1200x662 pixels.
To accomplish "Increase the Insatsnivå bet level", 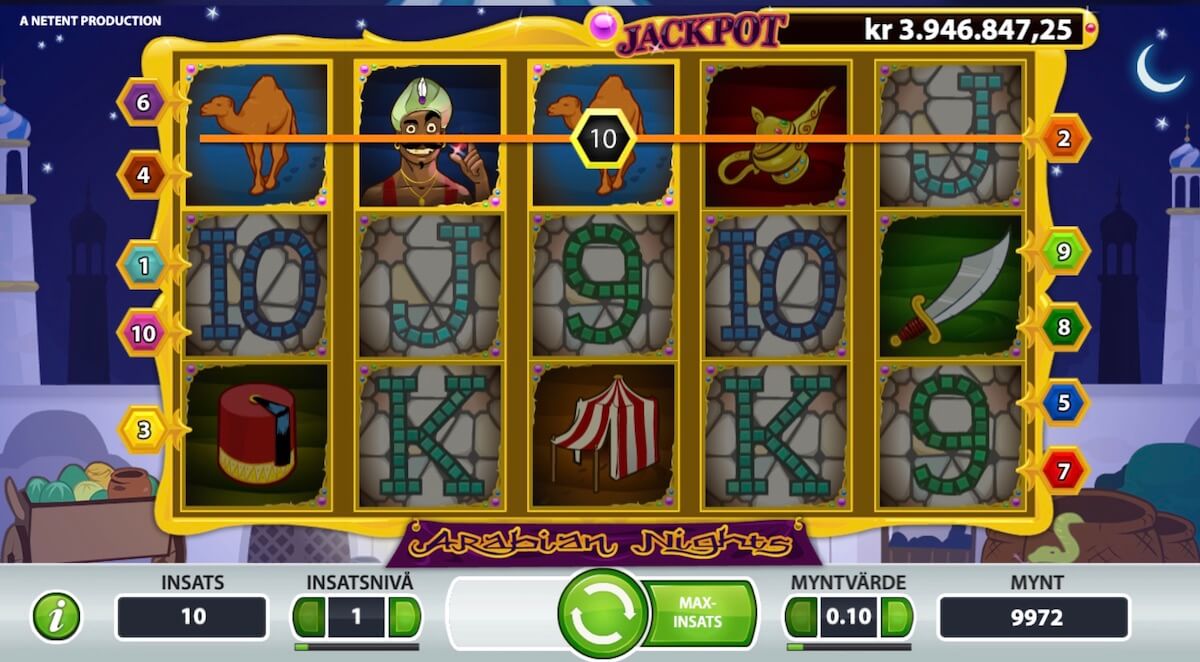I will click(403, 617).
